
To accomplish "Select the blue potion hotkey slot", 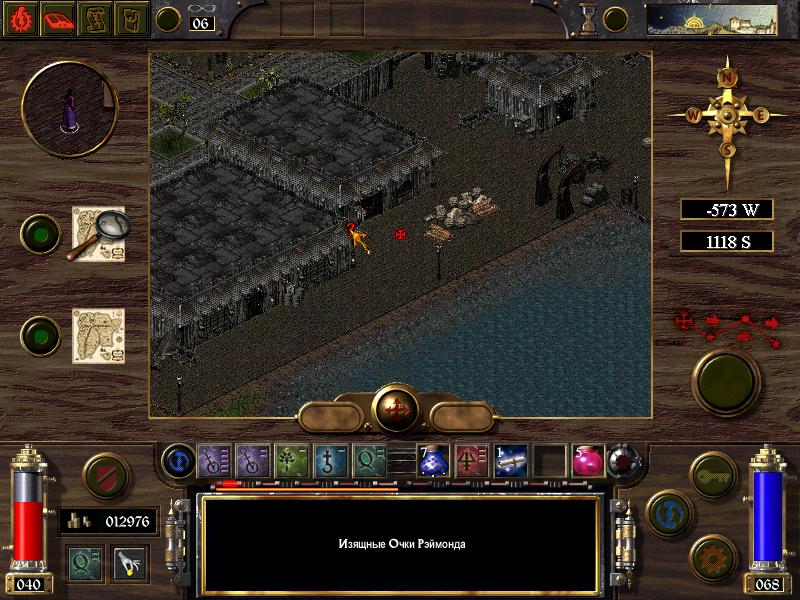I will click(435, 459).
